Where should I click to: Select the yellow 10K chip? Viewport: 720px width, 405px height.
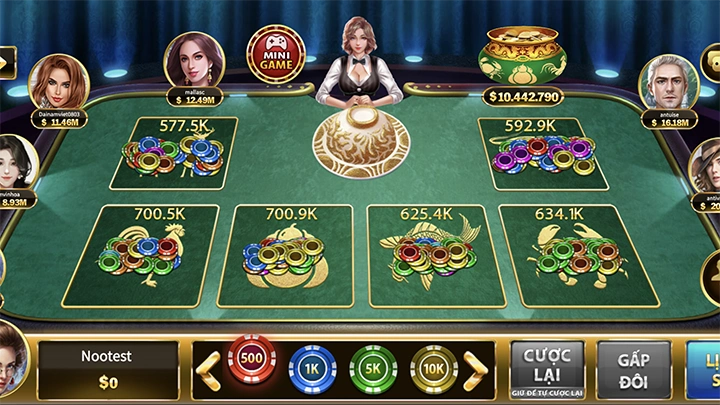pyautogui.click(x=434, y=370)
